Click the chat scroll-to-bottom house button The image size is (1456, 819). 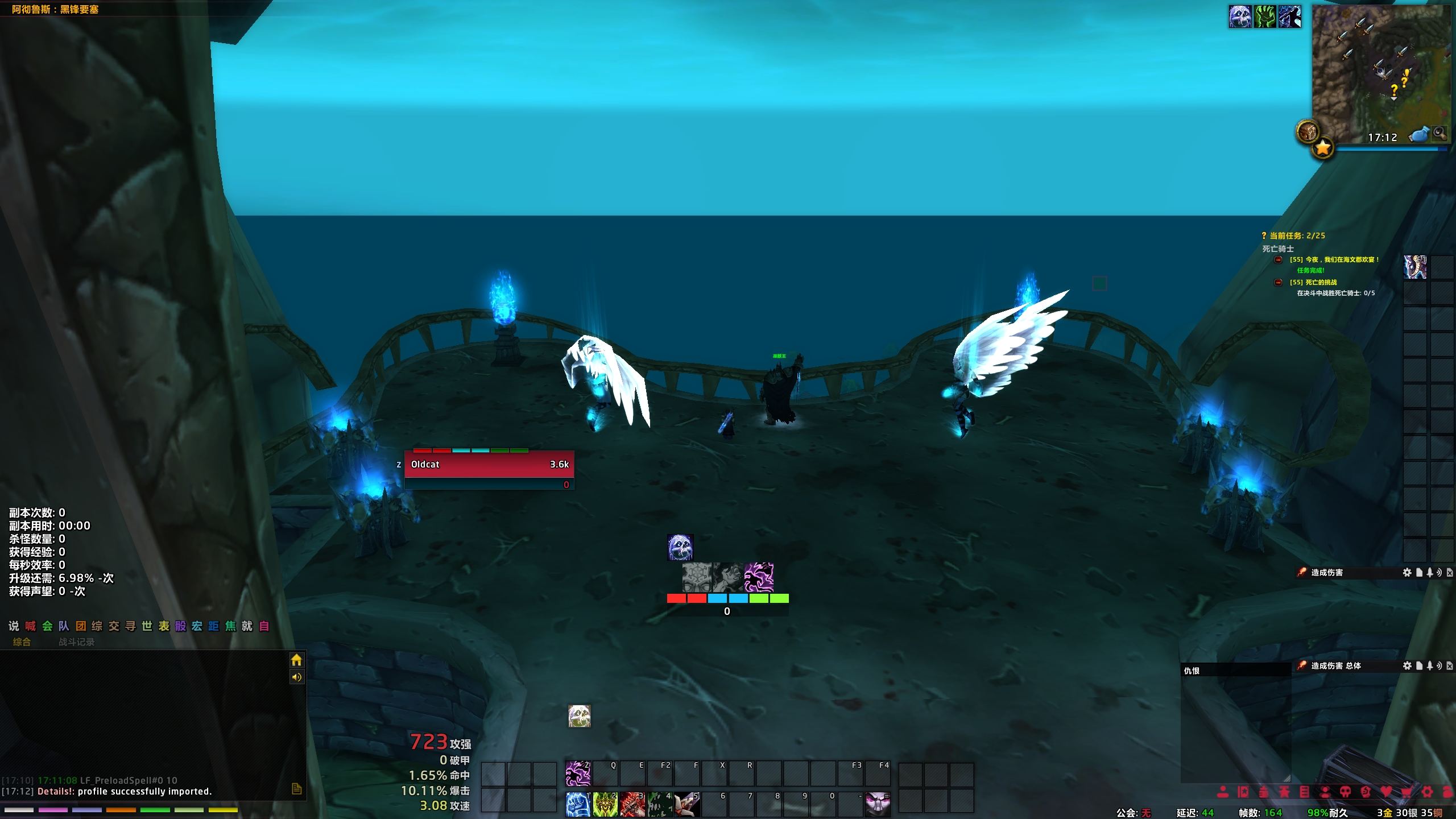pyautogui.click(x=296, y=660)
